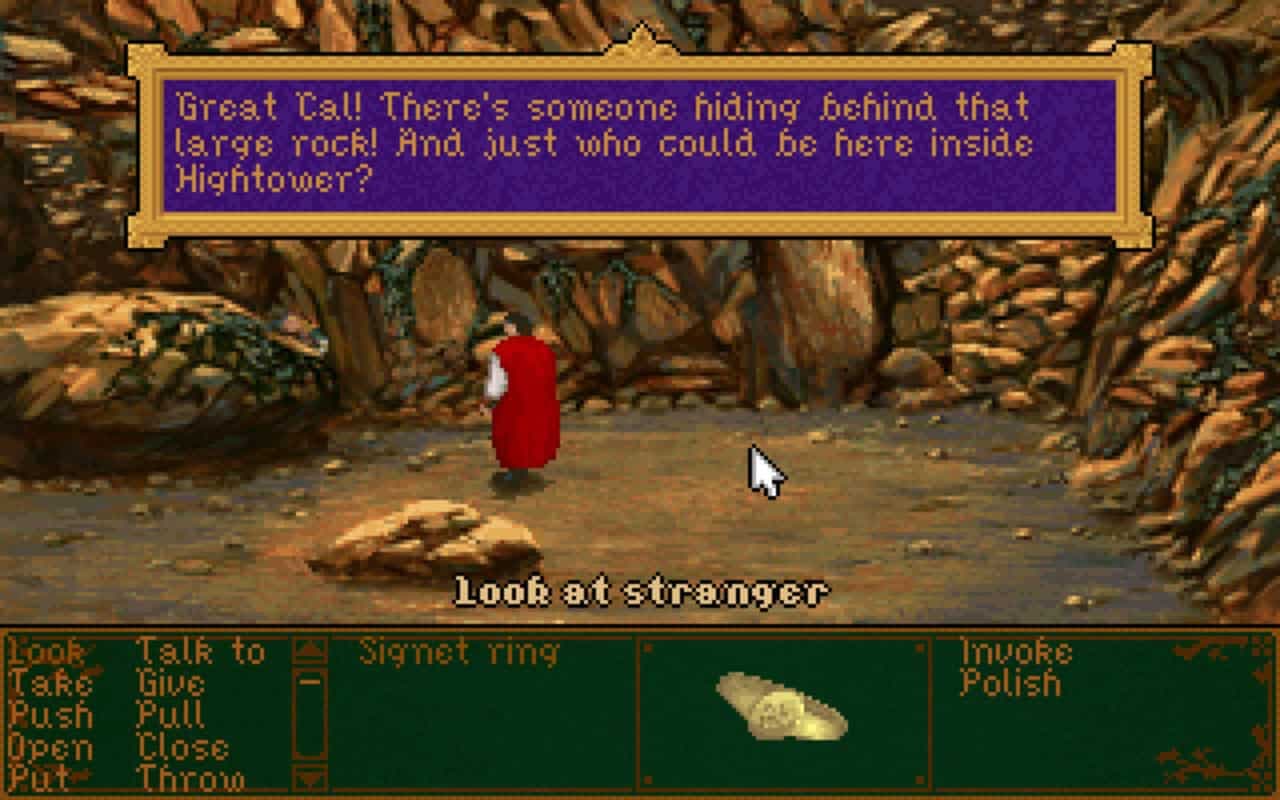Select the Signet ring inventory entry
This screenshot has width=1280, height=800.
pos(460,652)
